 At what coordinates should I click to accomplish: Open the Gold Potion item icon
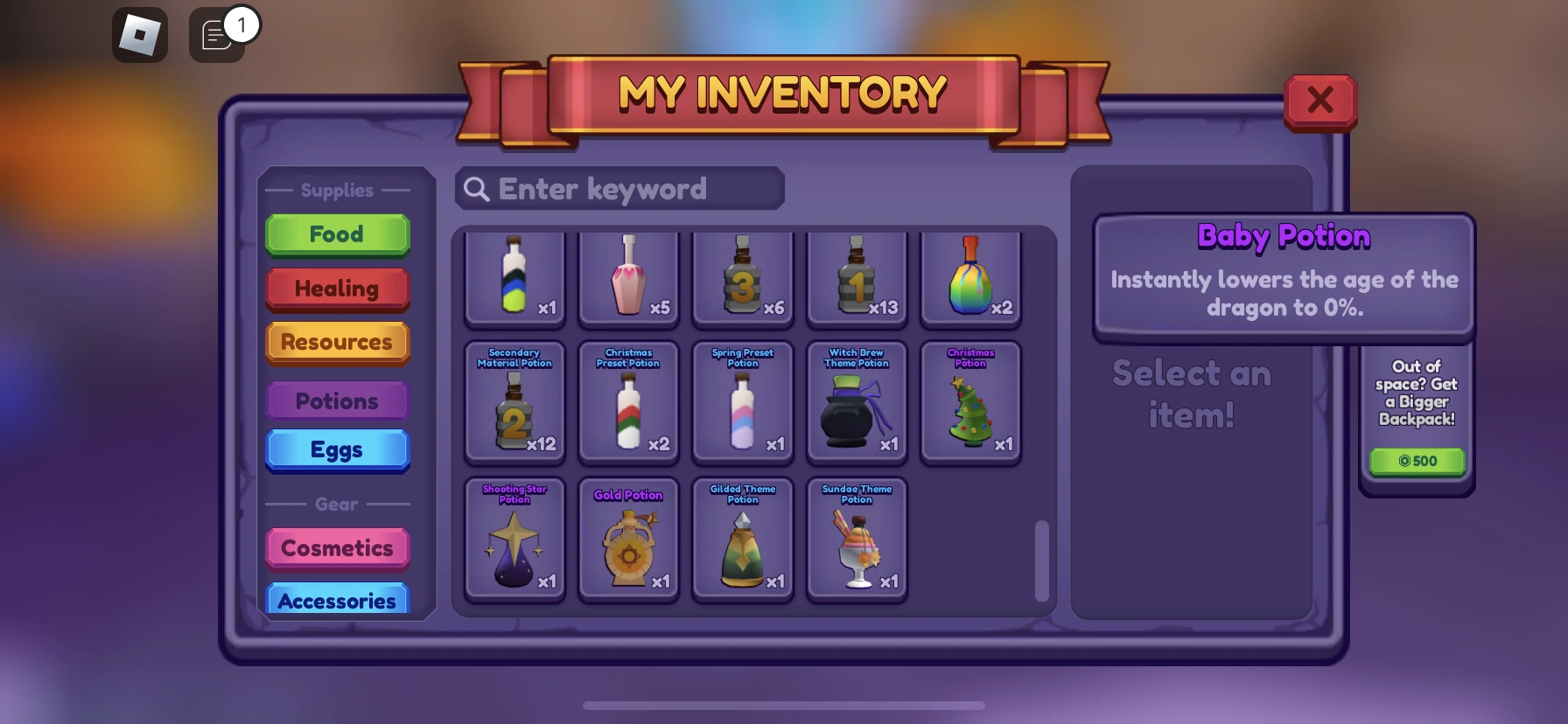(628, 546)
